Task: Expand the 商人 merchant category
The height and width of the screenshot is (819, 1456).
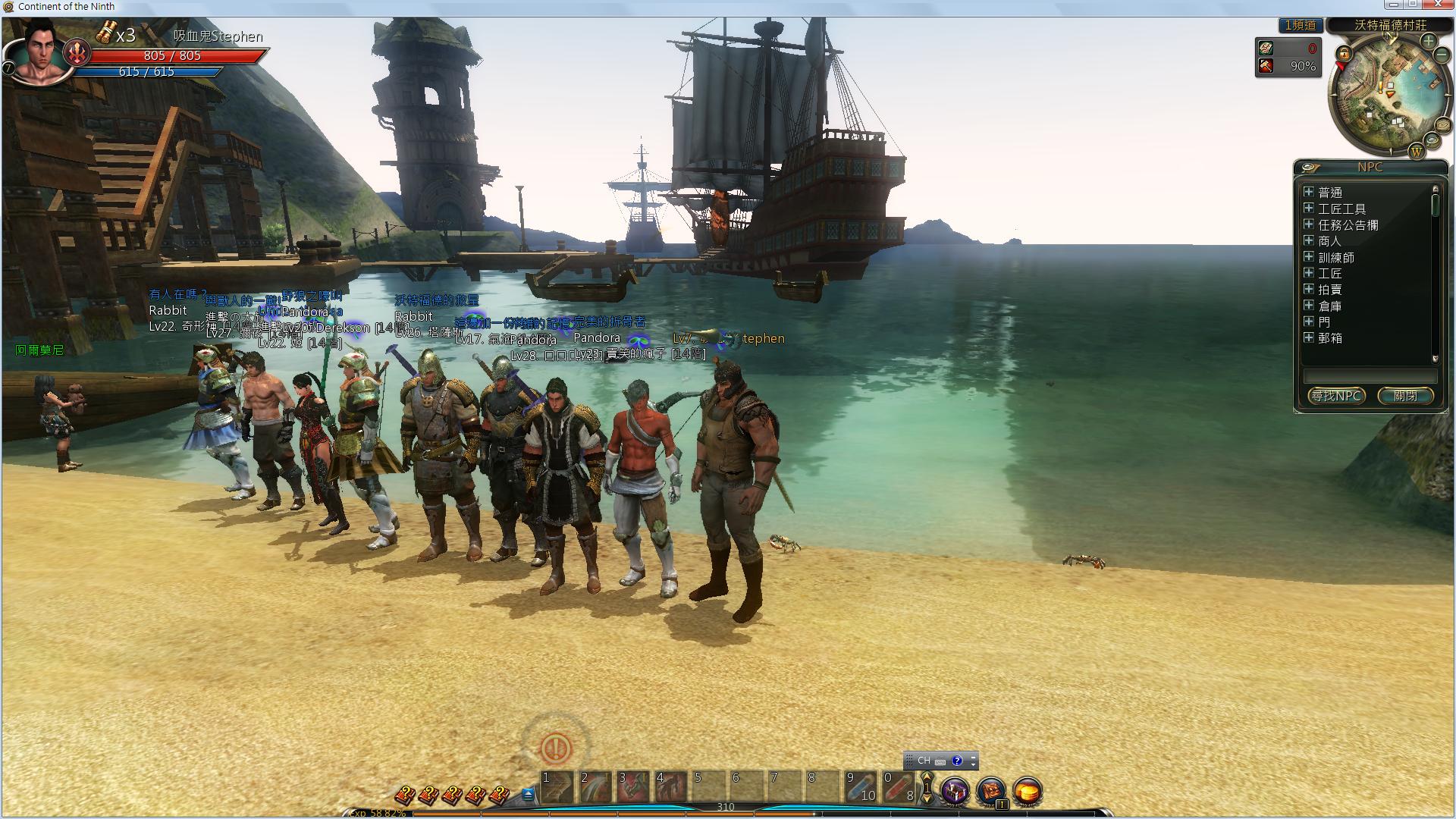Action: pyautogui.click(x=1308, y=240)
